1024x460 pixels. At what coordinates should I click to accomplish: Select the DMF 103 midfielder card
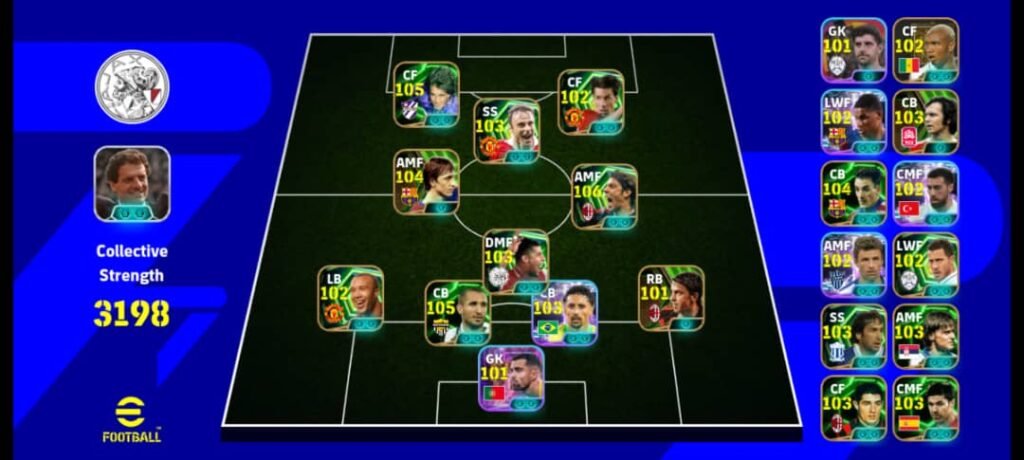(516, 261)
